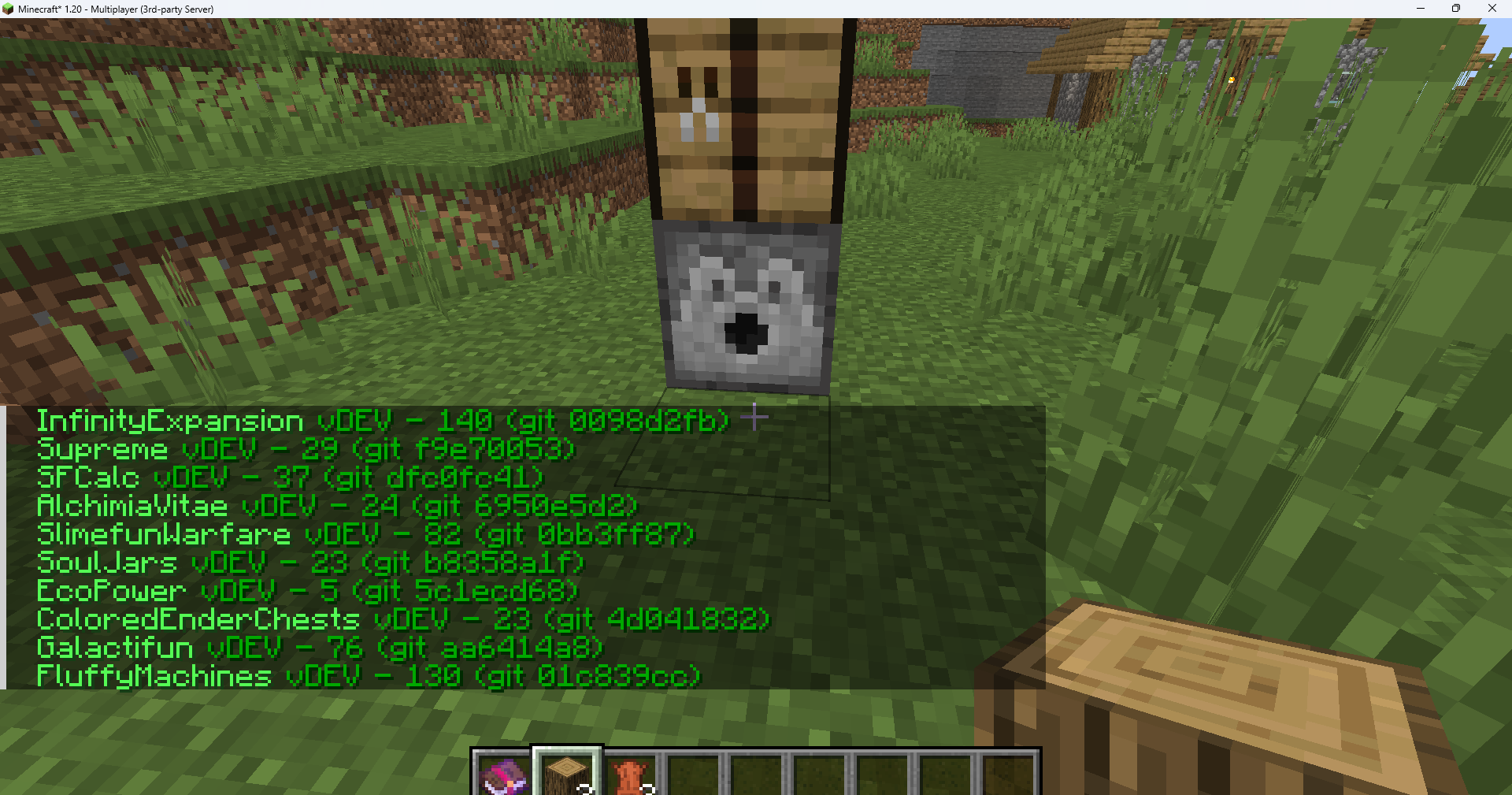
Task: Select the purple backpack in hotbar slot one
Action: coord(502,776)
